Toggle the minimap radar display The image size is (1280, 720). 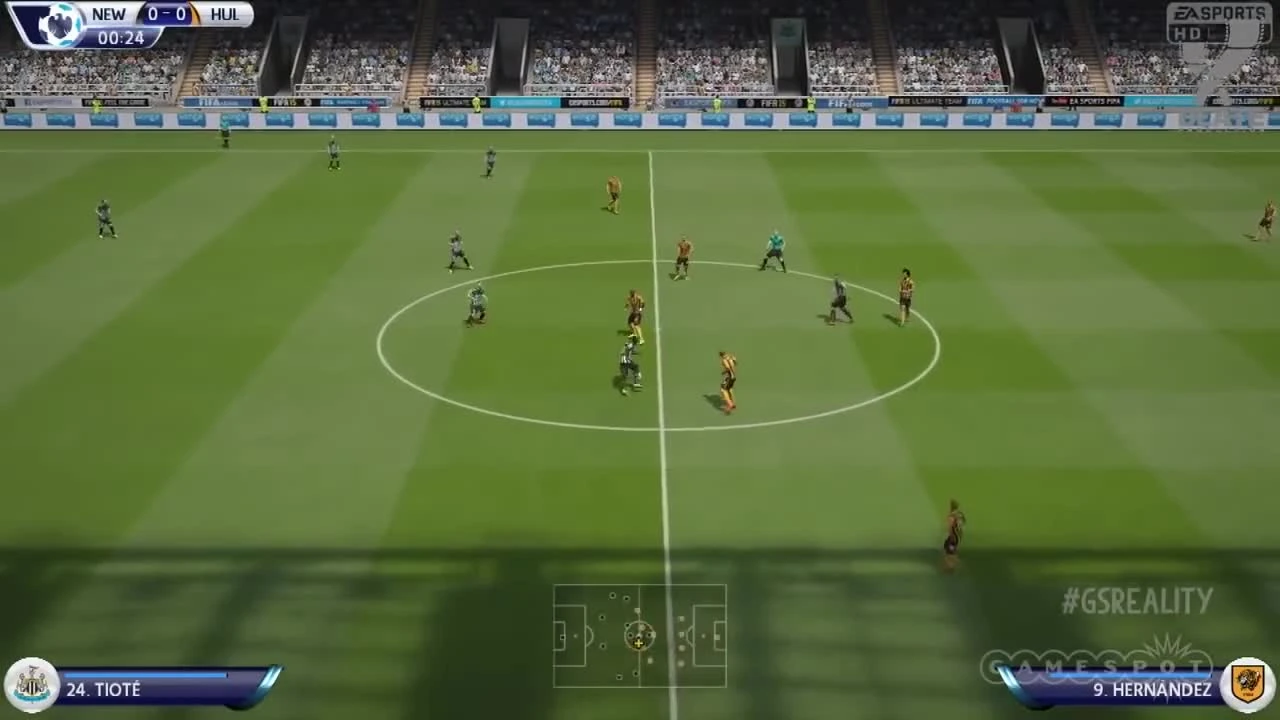tap(640, 637)
